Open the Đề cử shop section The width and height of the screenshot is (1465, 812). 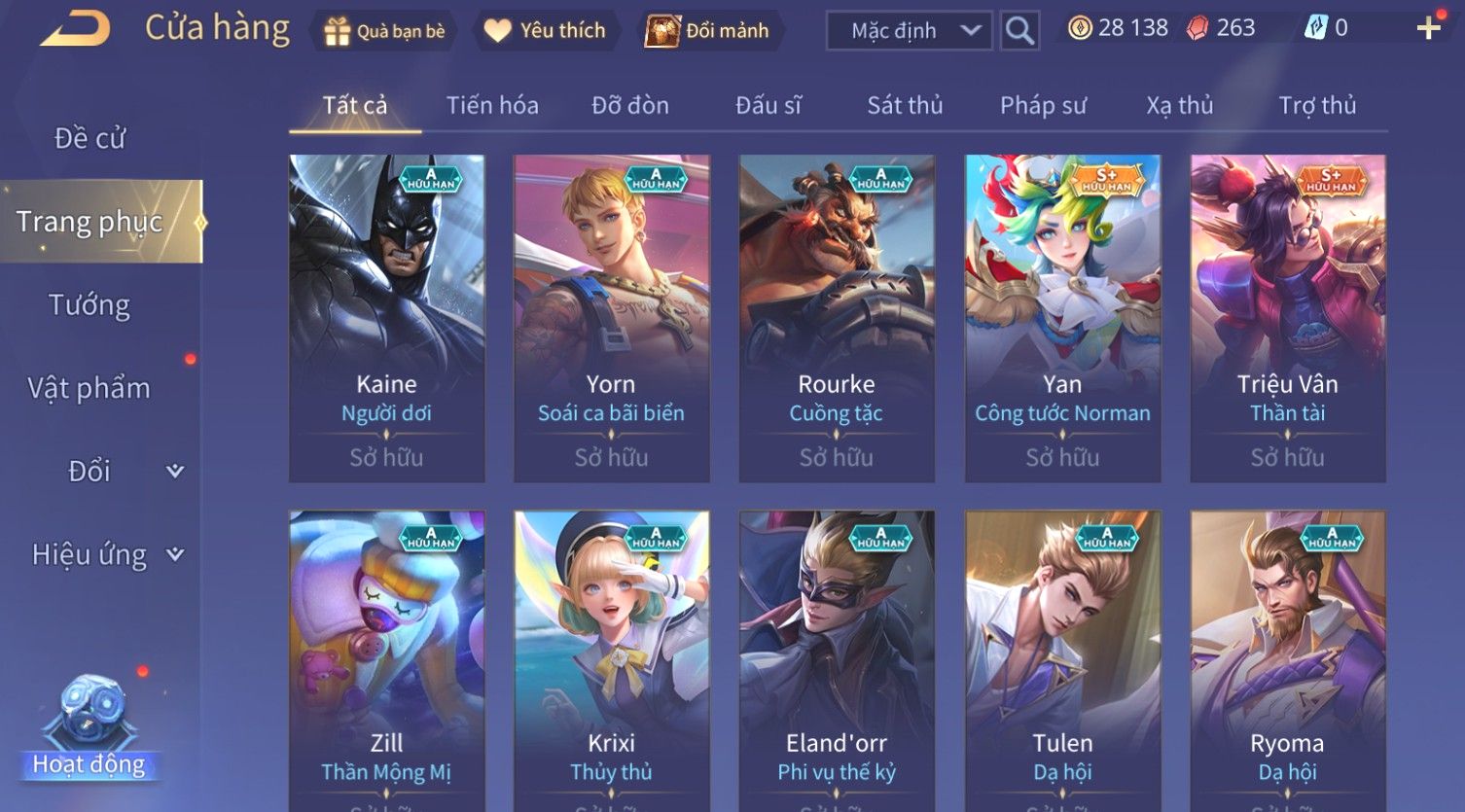click(89, 138)
